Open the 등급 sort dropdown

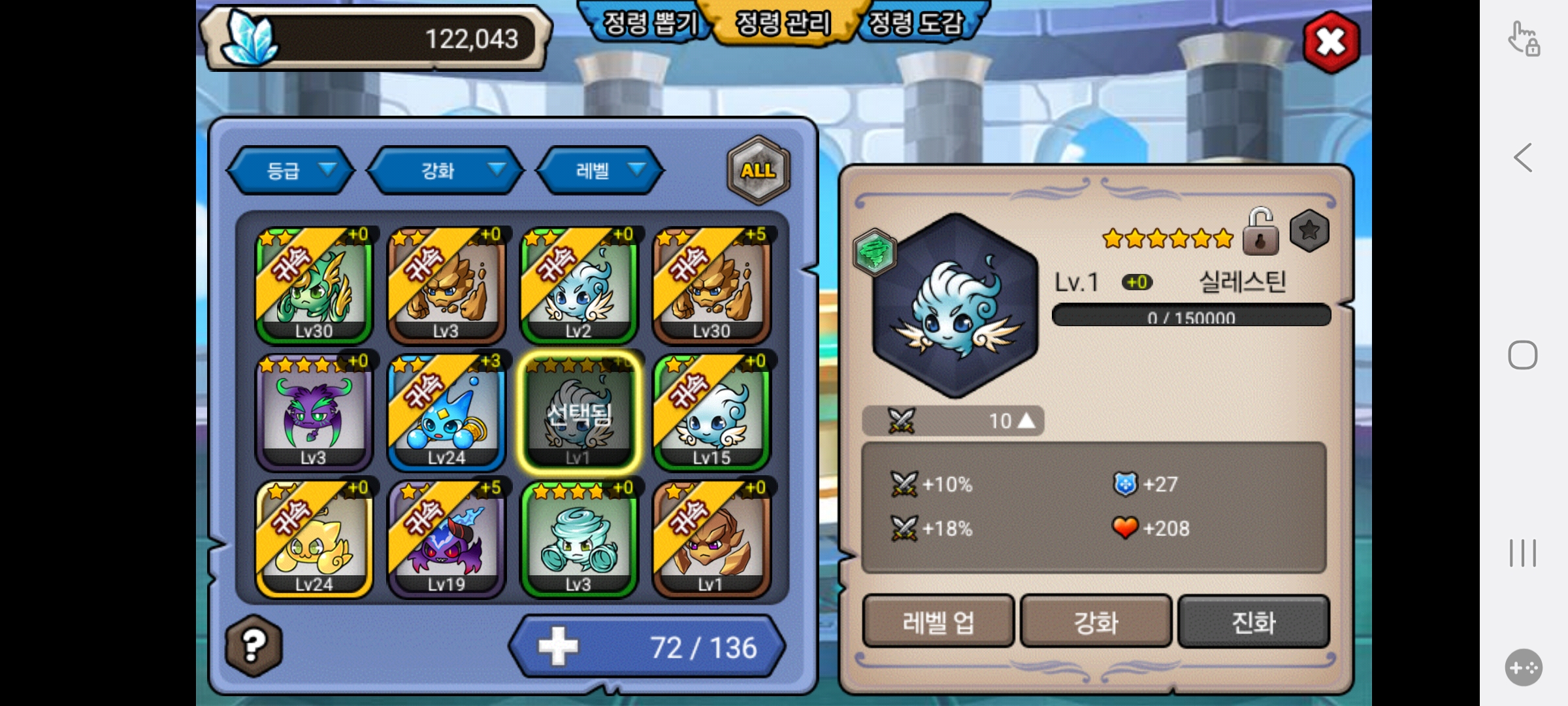[x=291, y=171]
